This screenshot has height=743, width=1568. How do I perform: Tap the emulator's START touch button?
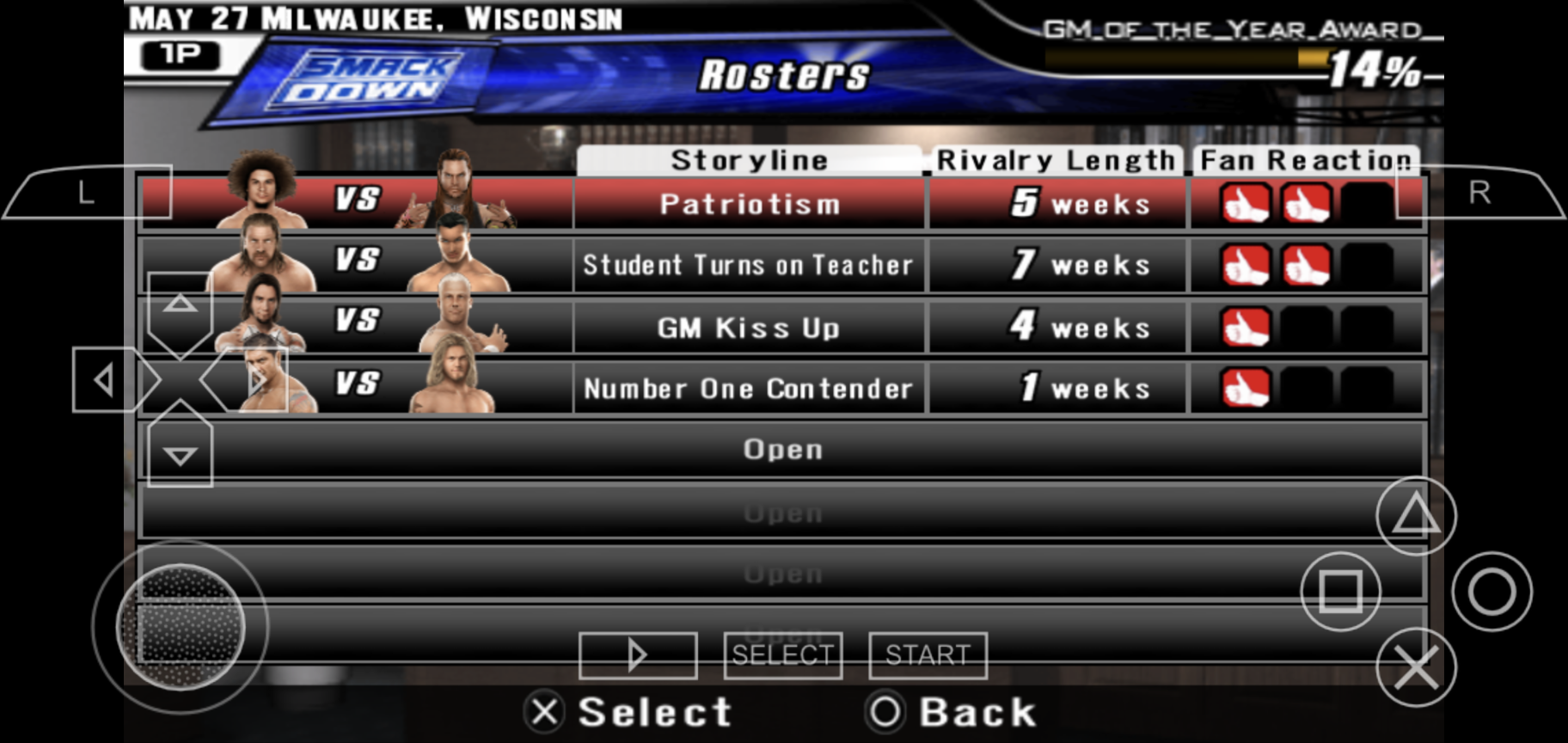(x=928, y=655)
